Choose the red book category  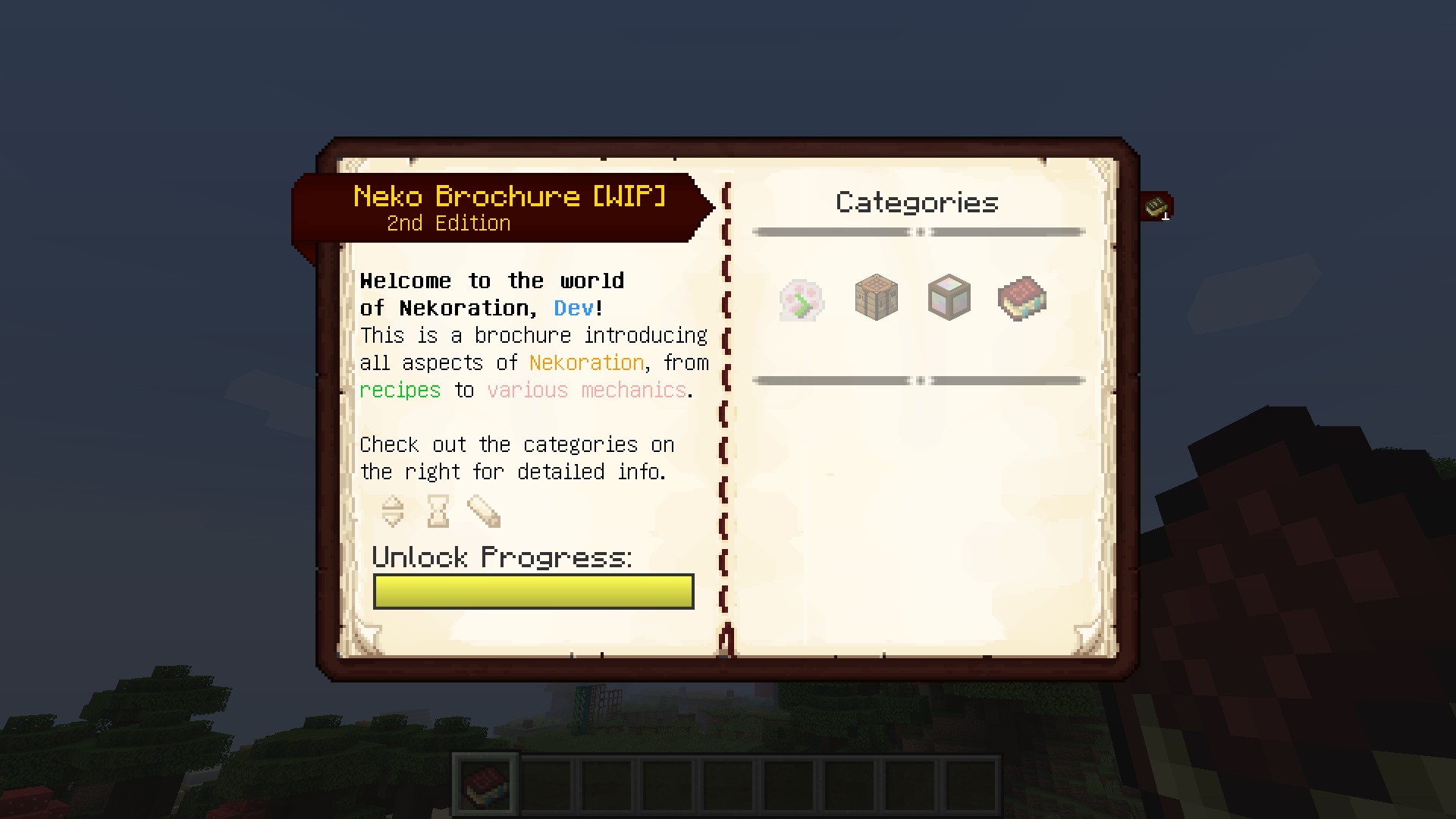[x=1021, y=298]
